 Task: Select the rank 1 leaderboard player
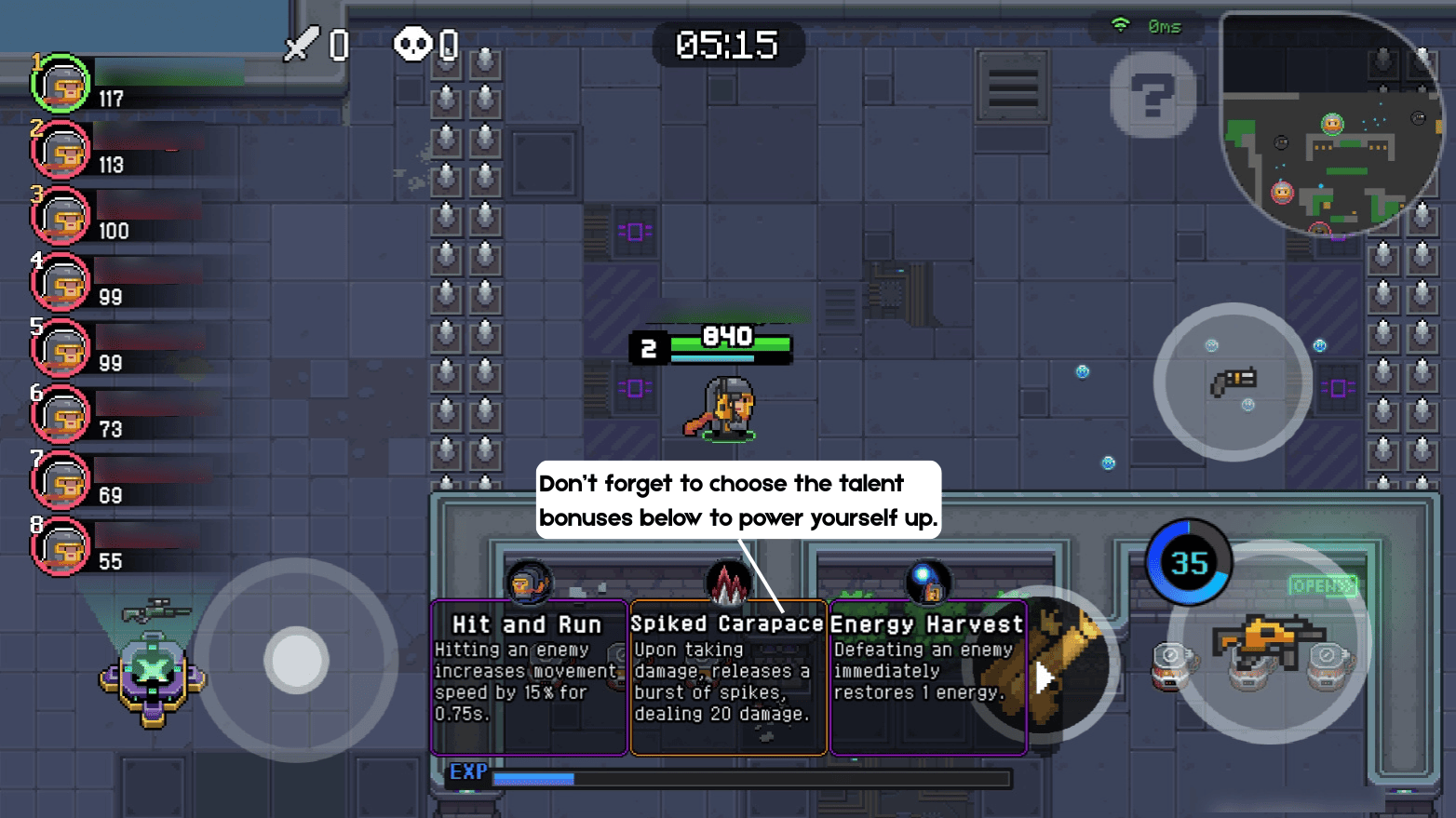61,84
